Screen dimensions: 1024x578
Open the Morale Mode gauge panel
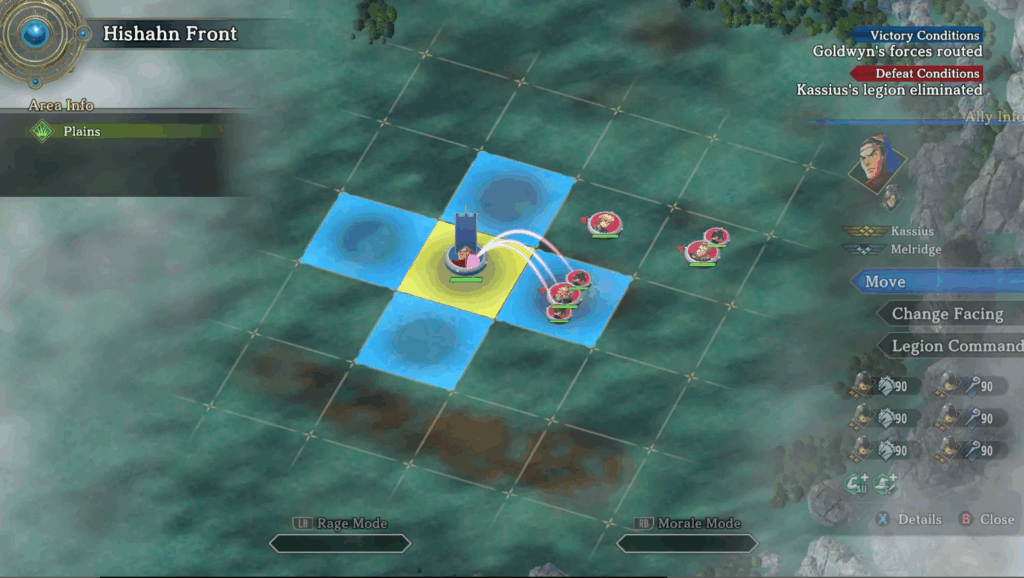[687, 542]
